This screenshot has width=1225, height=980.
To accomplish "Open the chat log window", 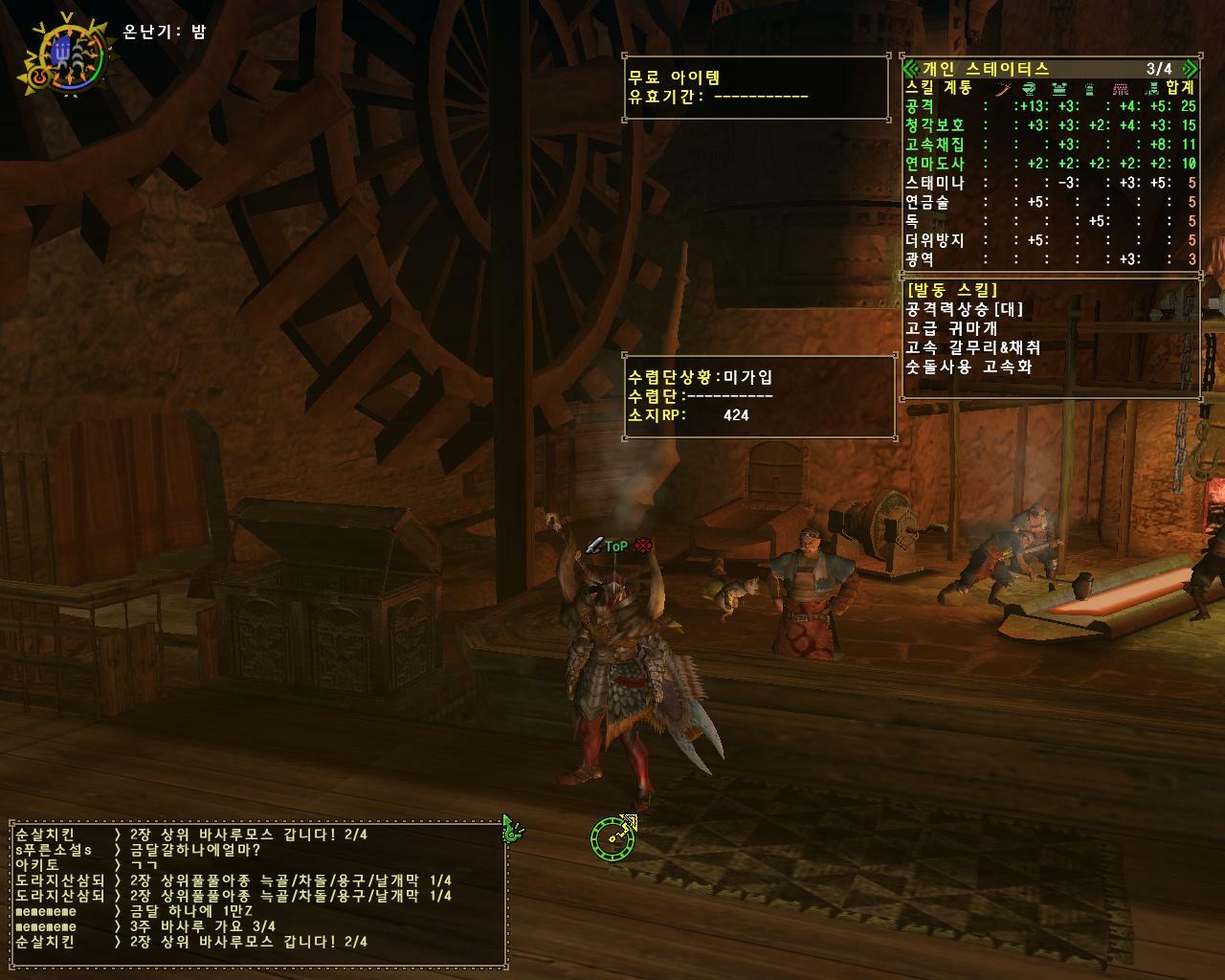I will (258, 888).
